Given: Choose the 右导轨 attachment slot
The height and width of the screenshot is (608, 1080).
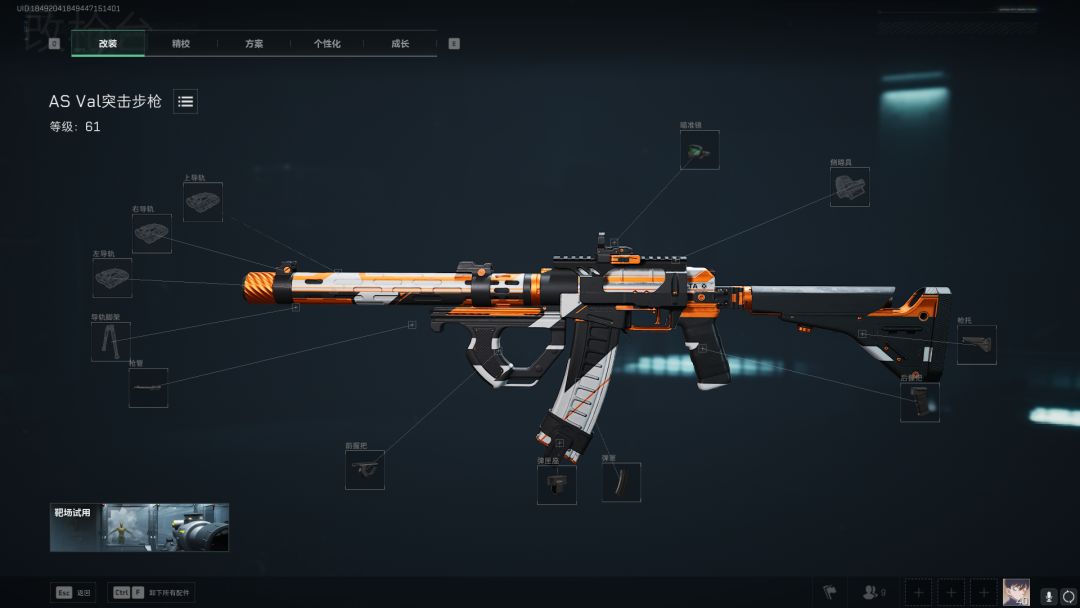Looking at the screenshot, I should [x=152, y=233].
